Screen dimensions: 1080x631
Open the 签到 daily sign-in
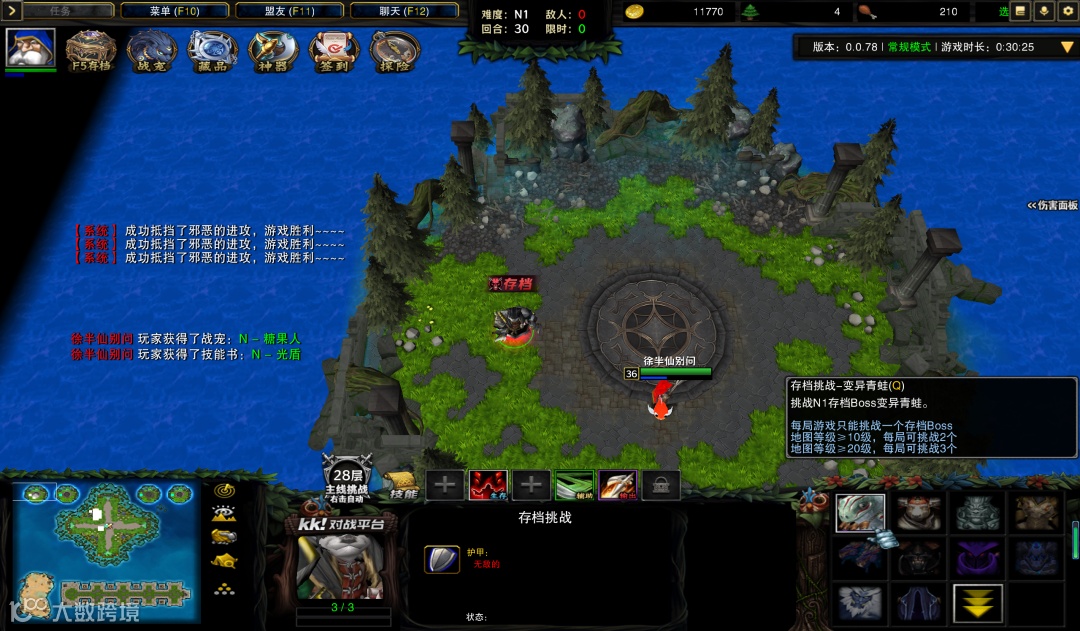[x=334, y=51]
